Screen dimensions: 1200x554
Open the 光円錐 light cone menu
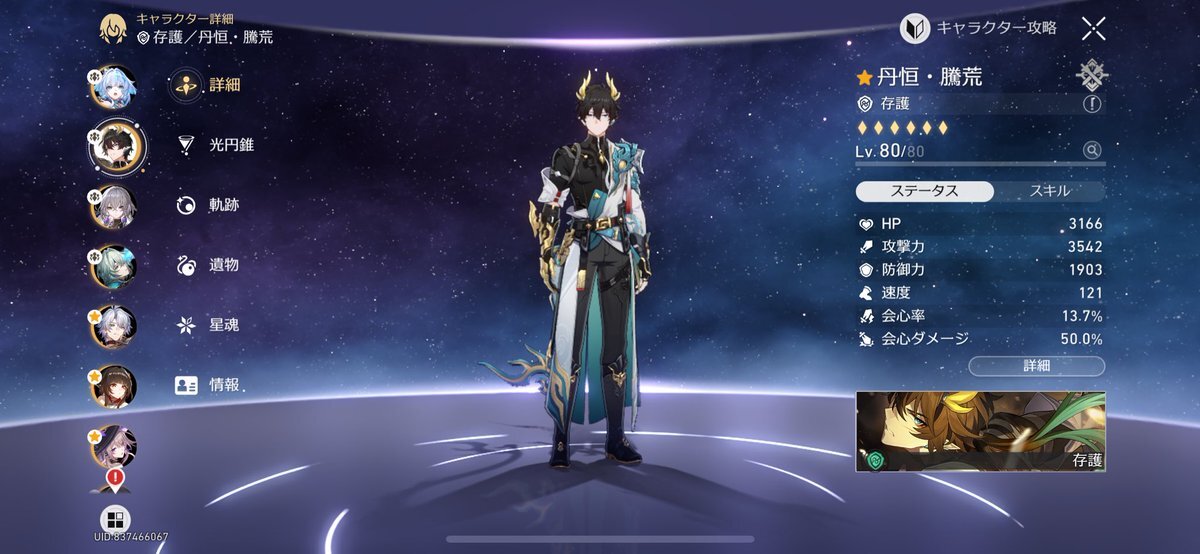212,145
